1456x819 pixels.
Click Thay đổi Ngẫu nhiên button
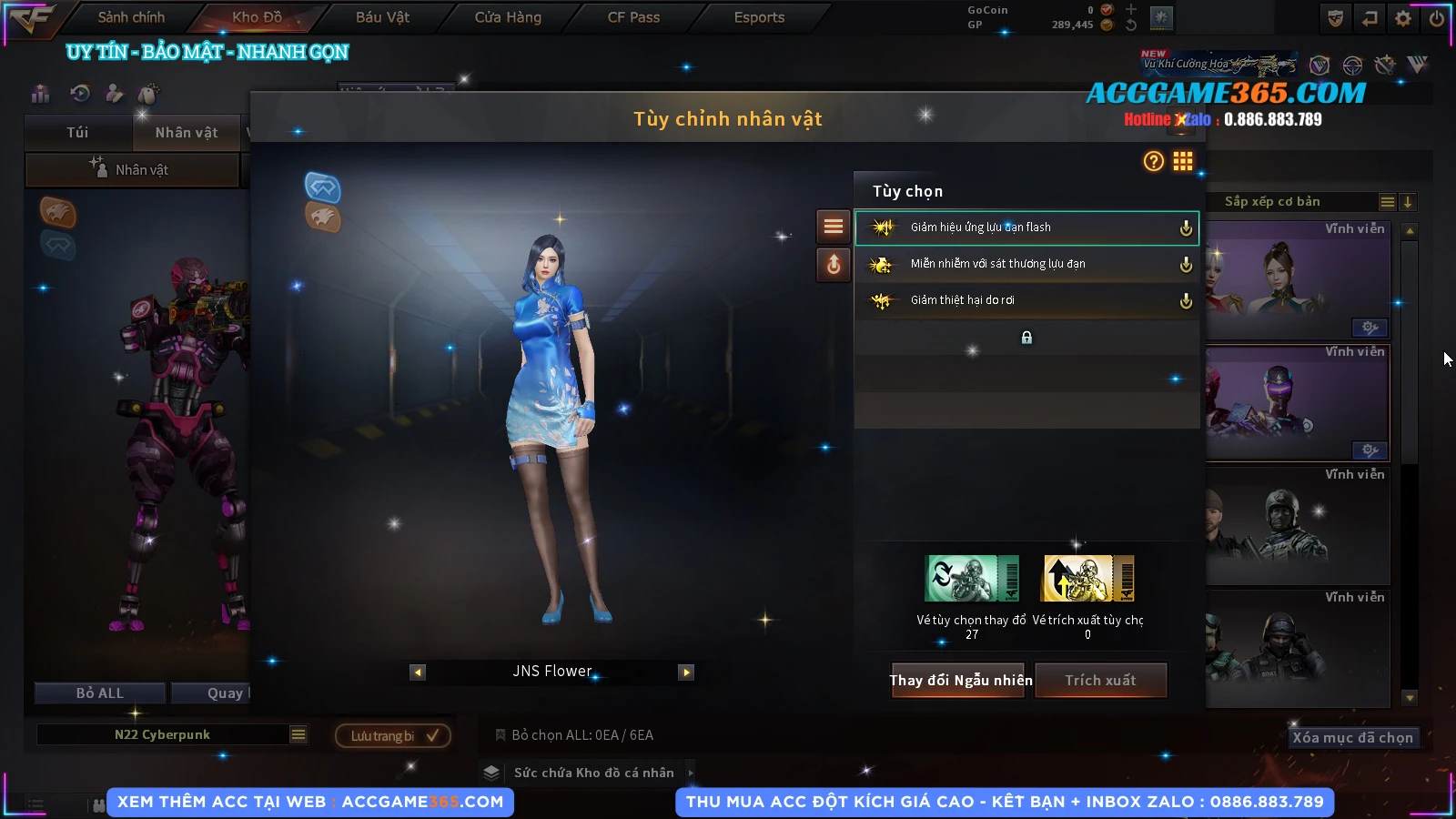(x=960, y=681)
